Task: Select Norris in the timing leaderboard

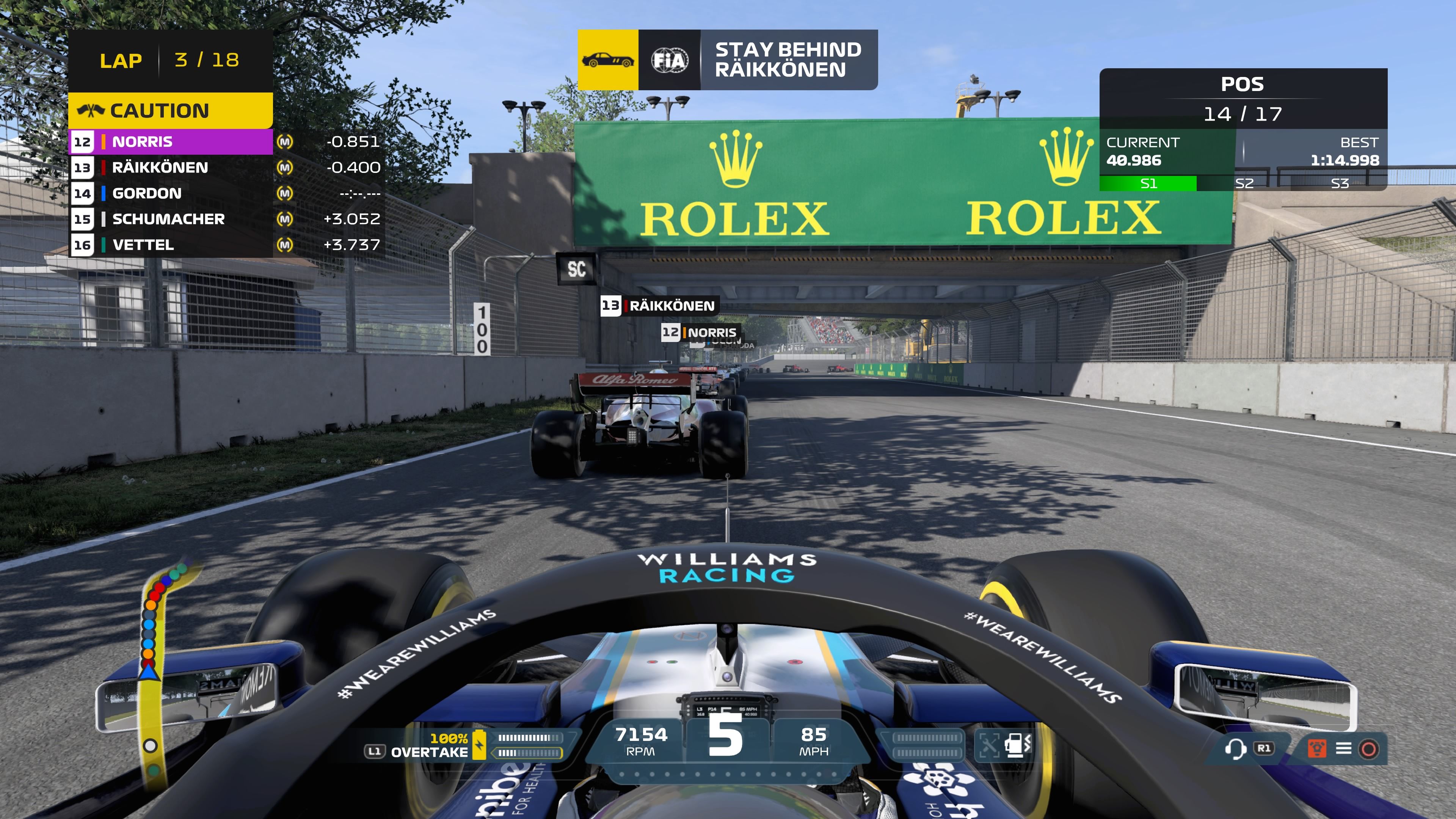Action: 169,141
